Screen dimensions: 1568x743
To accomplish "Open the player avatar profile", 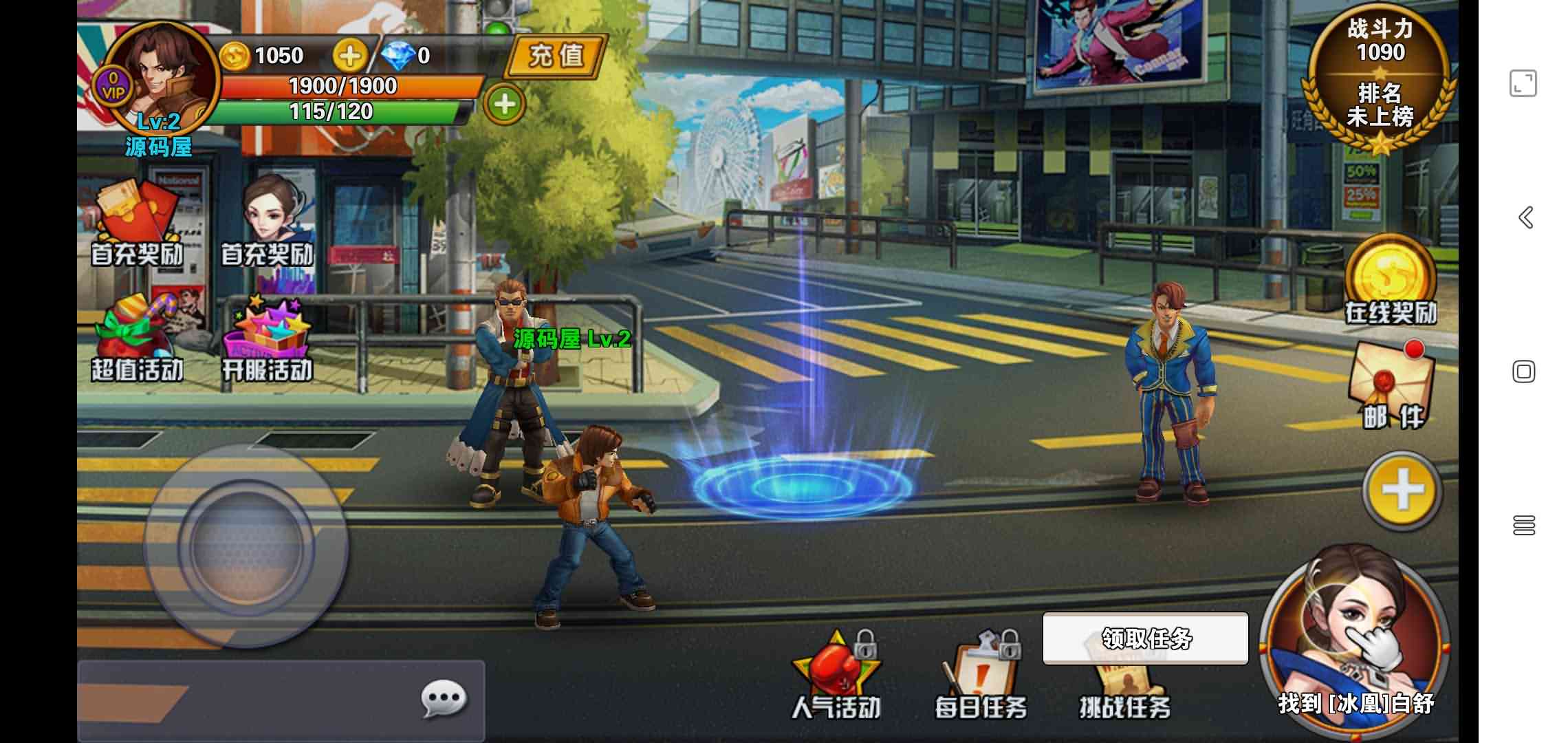I will pyautogui.click(x=163, y=76).
